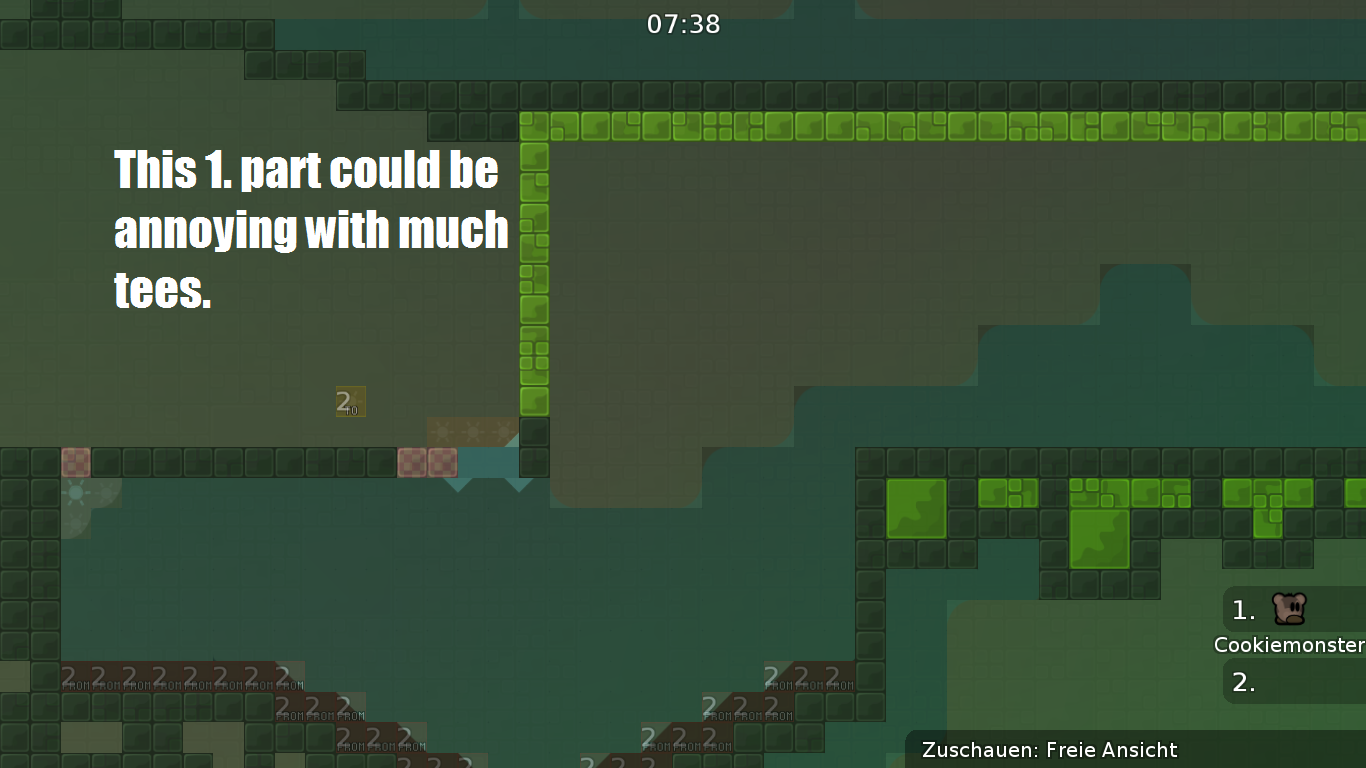Click the Cookiemonster player name

[1289, 645]
